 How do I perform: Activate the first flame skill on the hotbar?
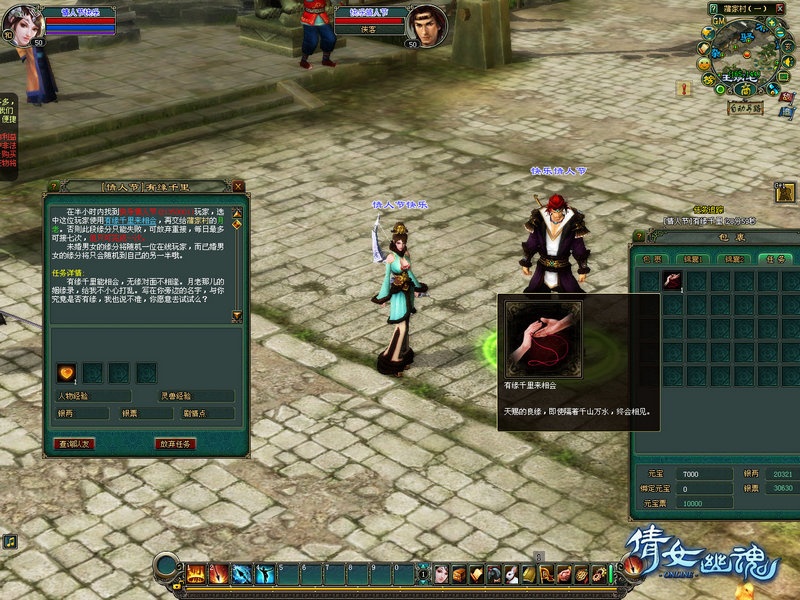click(x=196, y=574)
